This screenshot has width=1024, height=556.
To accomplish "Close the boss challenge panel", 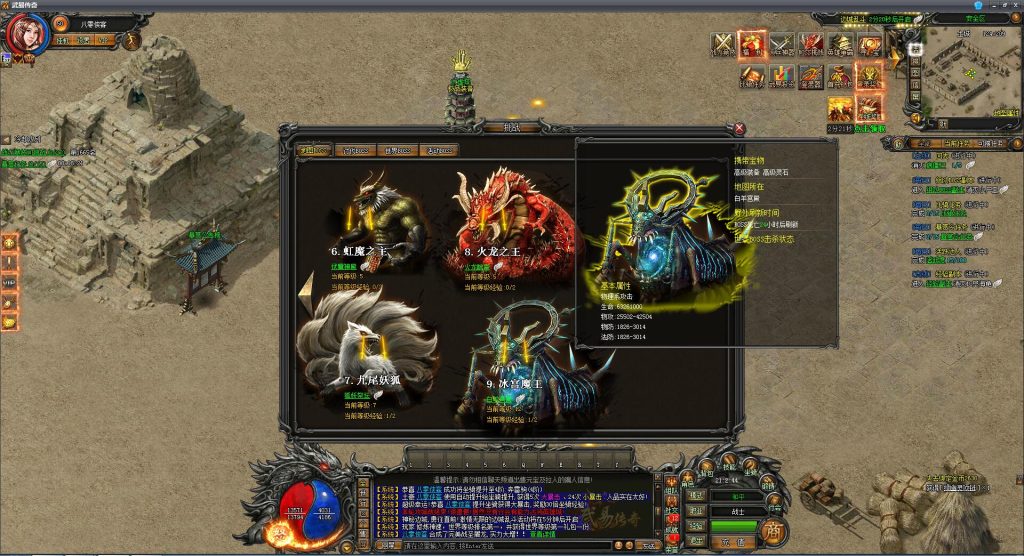I will point(739,128).
